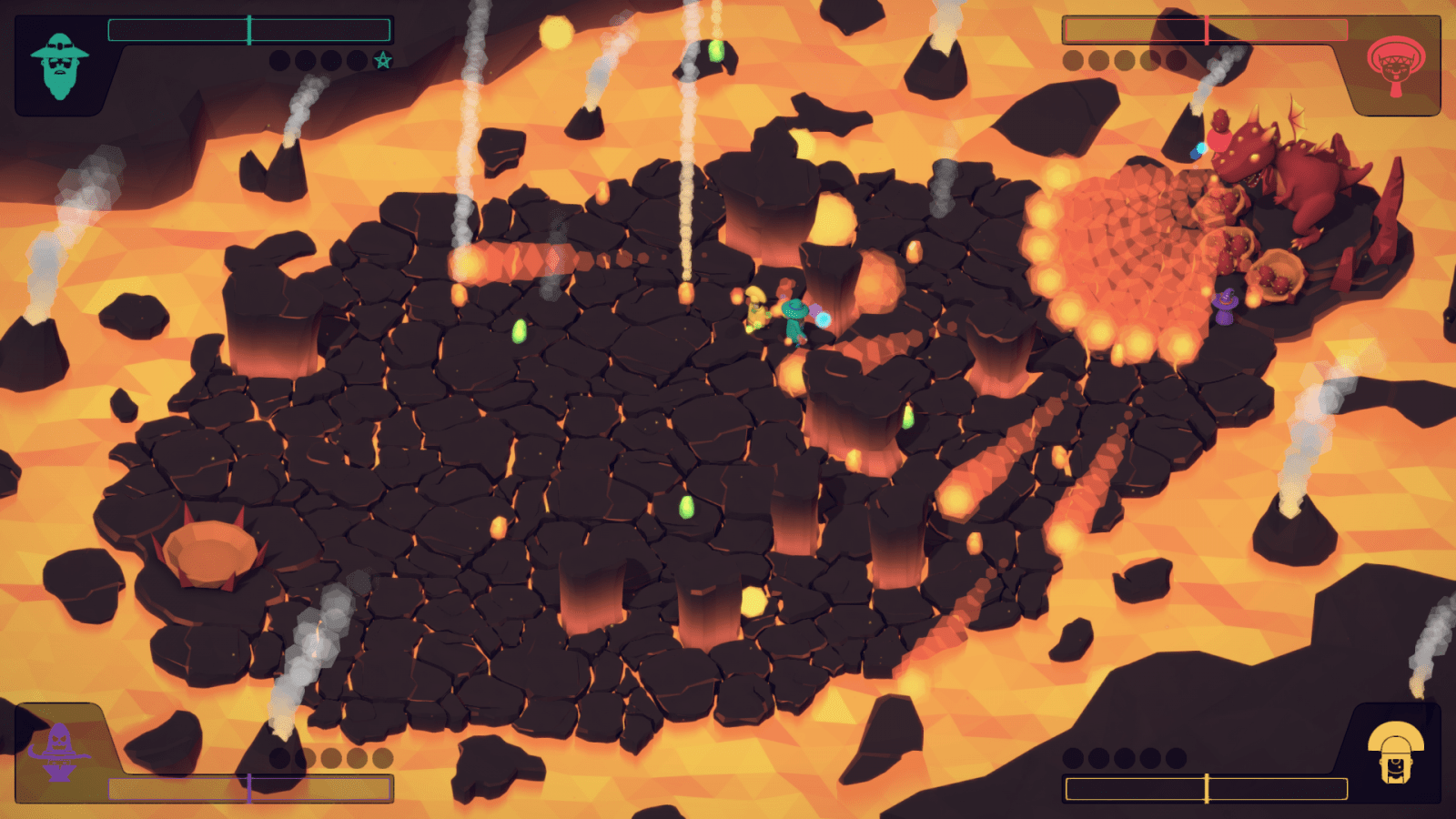Select the red mushroom-hat wizard portrait
The image size is (1456, 819).
1395,65
